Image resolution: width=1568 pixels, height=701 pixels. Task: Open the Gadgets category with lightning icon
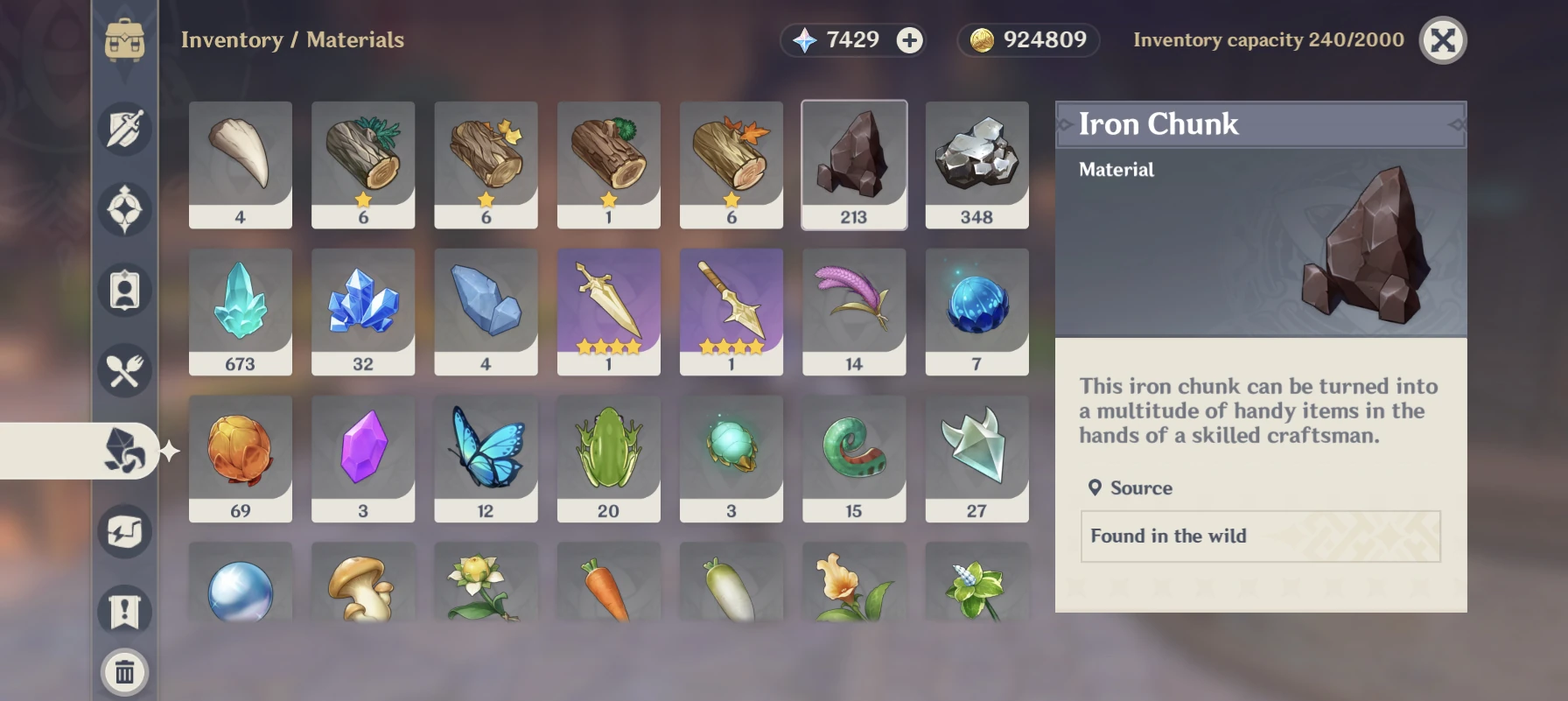[123, 530]
